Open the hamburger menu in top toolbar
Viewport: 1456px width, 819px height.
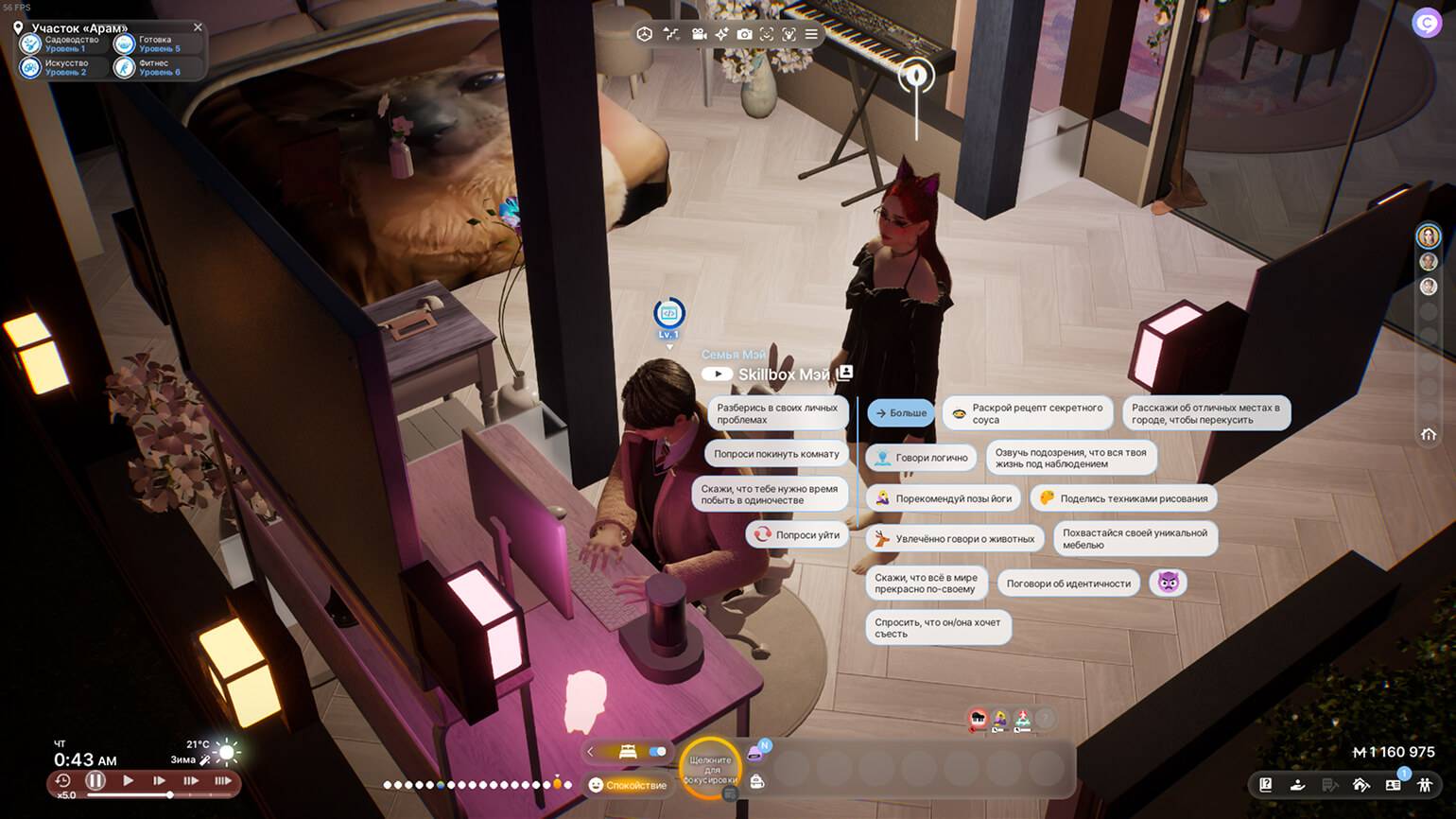tap(811, 34)
